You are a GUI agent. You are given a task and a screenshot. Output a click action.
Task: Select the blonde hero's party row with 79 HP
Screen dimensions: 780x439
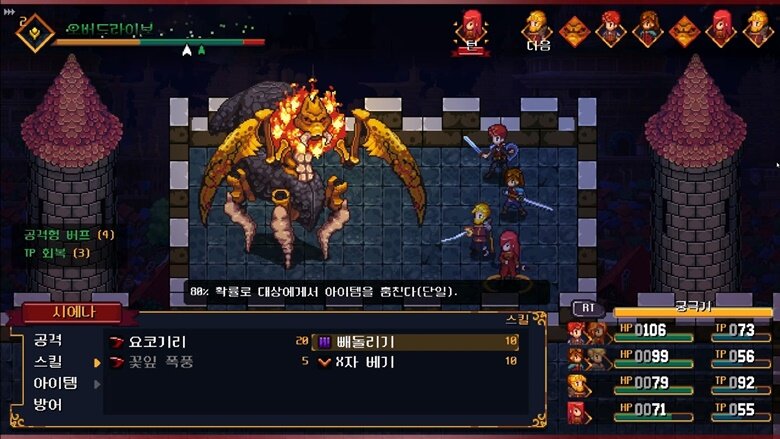point(668,383)
